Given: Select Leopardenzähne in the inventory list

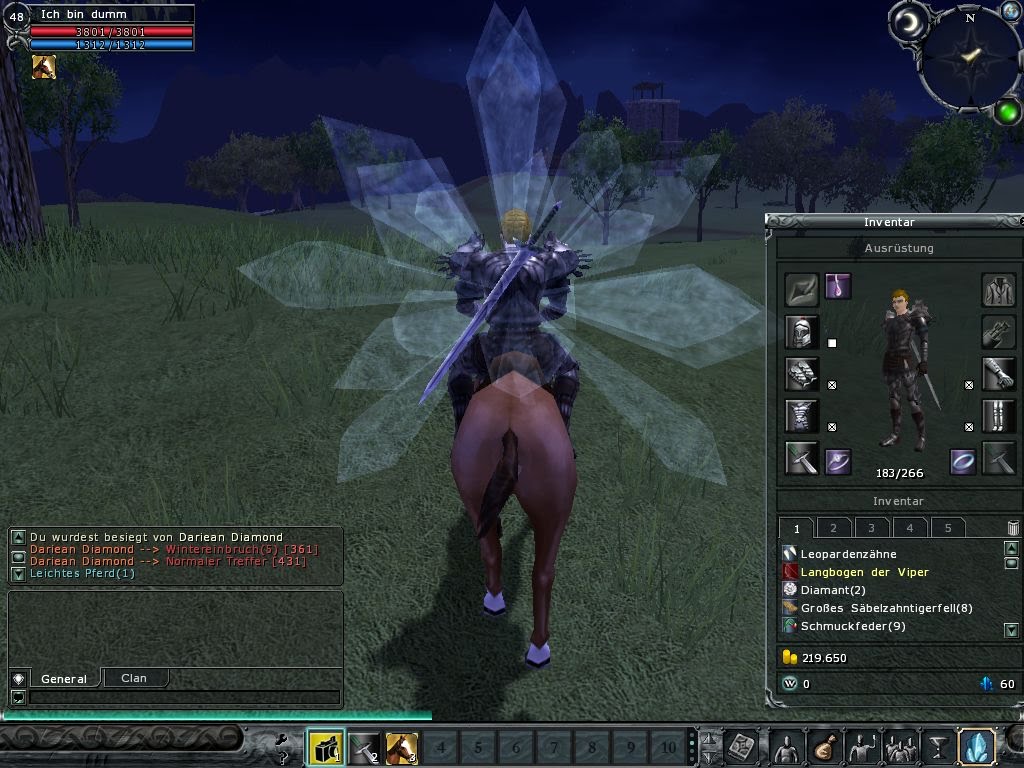Looking at the screenshot, I should click(x=848, y=554).
